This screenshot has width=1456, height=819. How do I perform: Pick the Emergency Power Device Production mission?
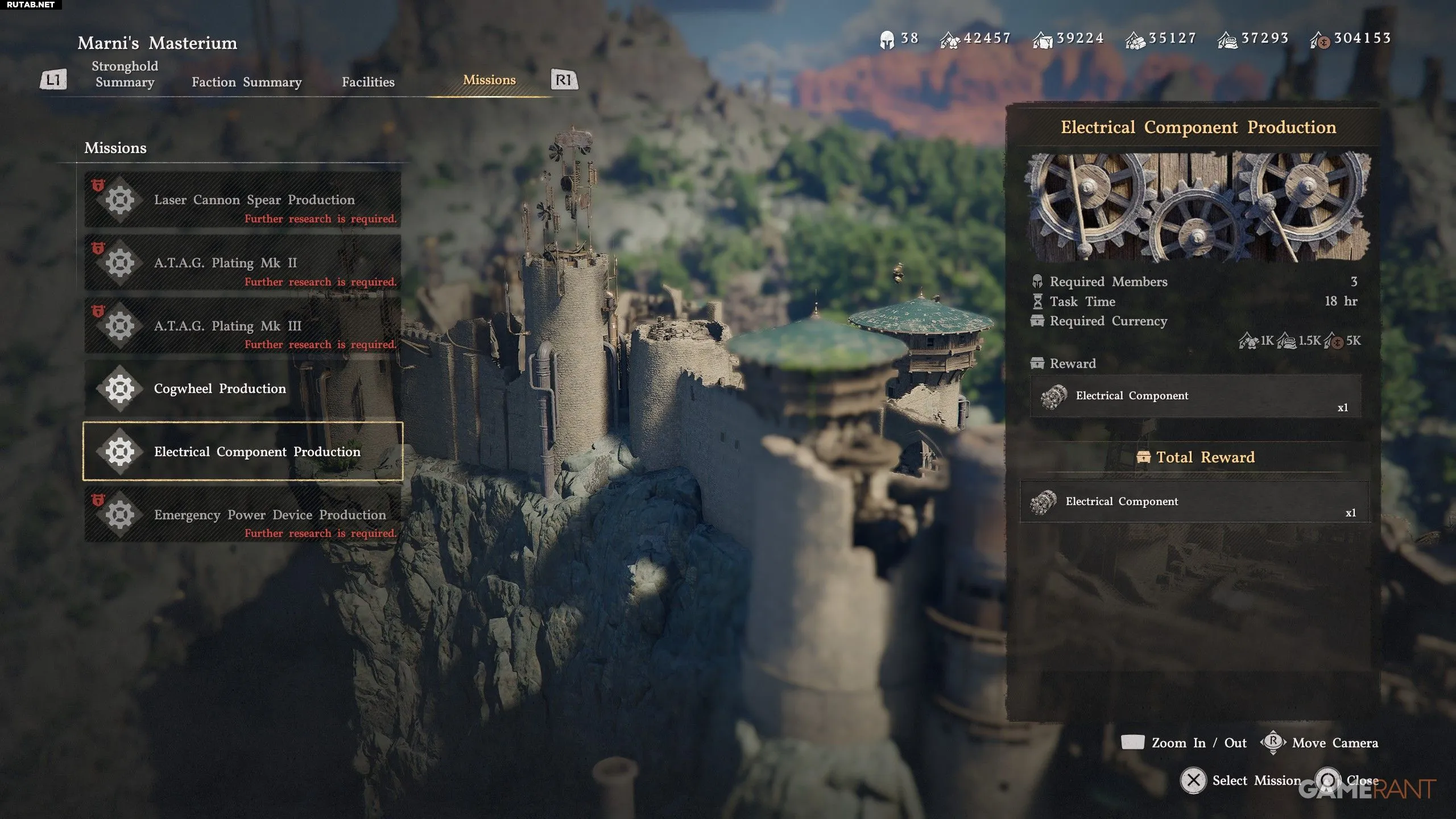[243, 515]
